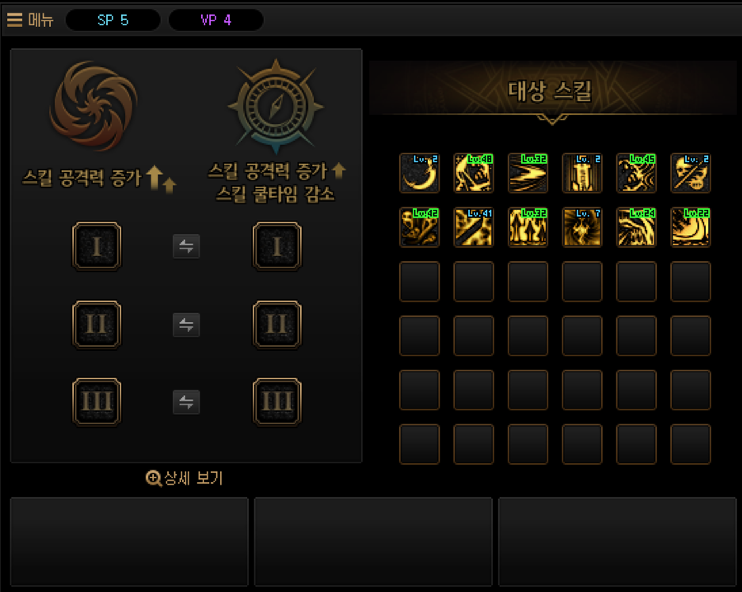
Task: Toggle the swap arrows between tier II slots
Action: coord(186,324)
